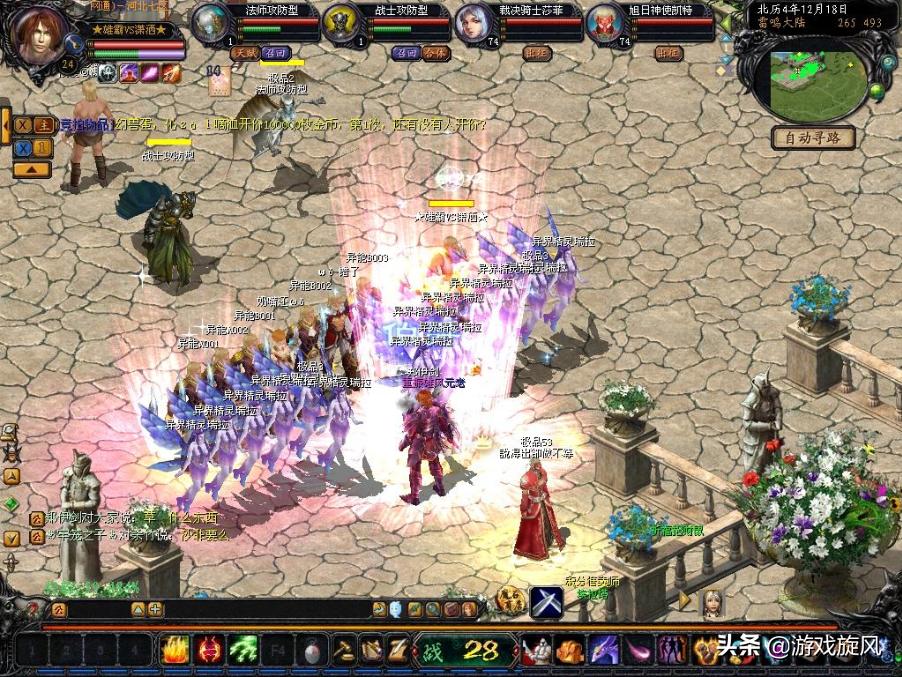This screenshot has height=677, width=902.
Task: Click the 合体 button under the warrior pet
Action: coord(435,53)
